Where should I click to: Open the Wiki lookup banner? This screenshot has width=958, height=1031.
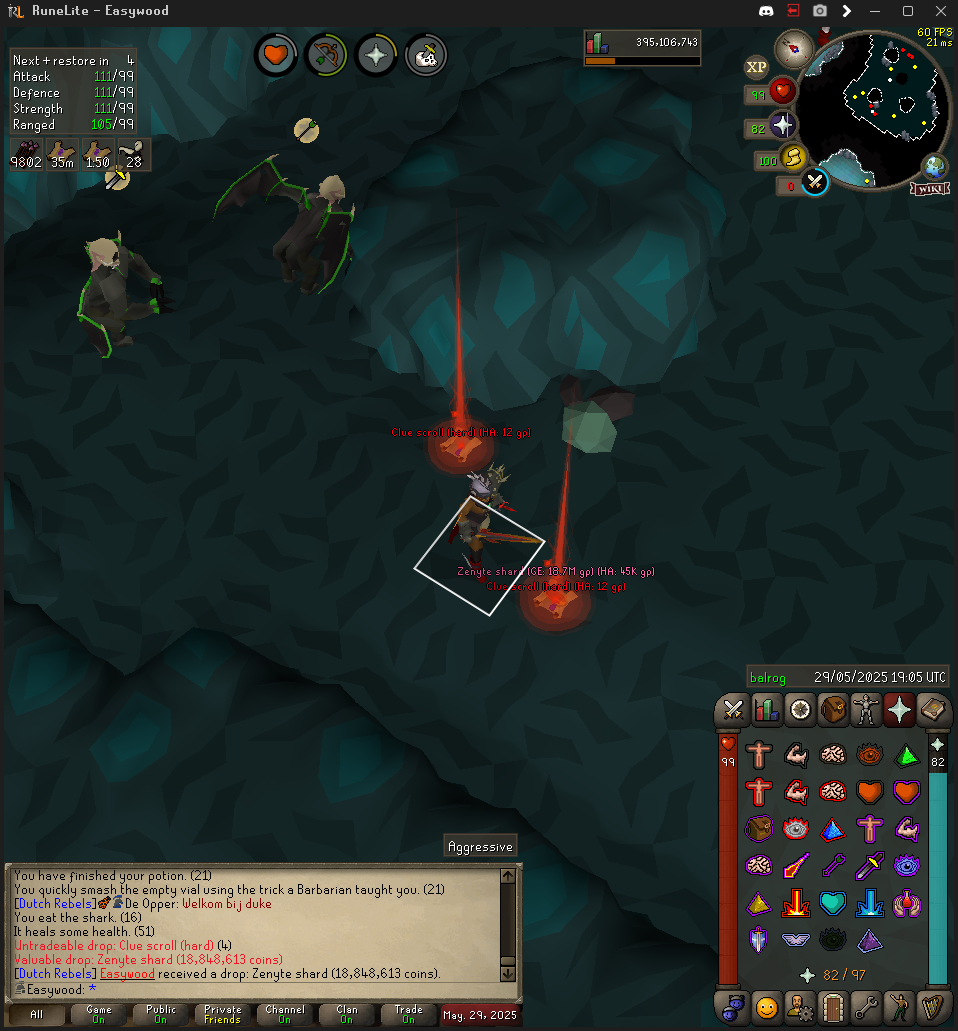pyautogui.click(x=930, y=188)
